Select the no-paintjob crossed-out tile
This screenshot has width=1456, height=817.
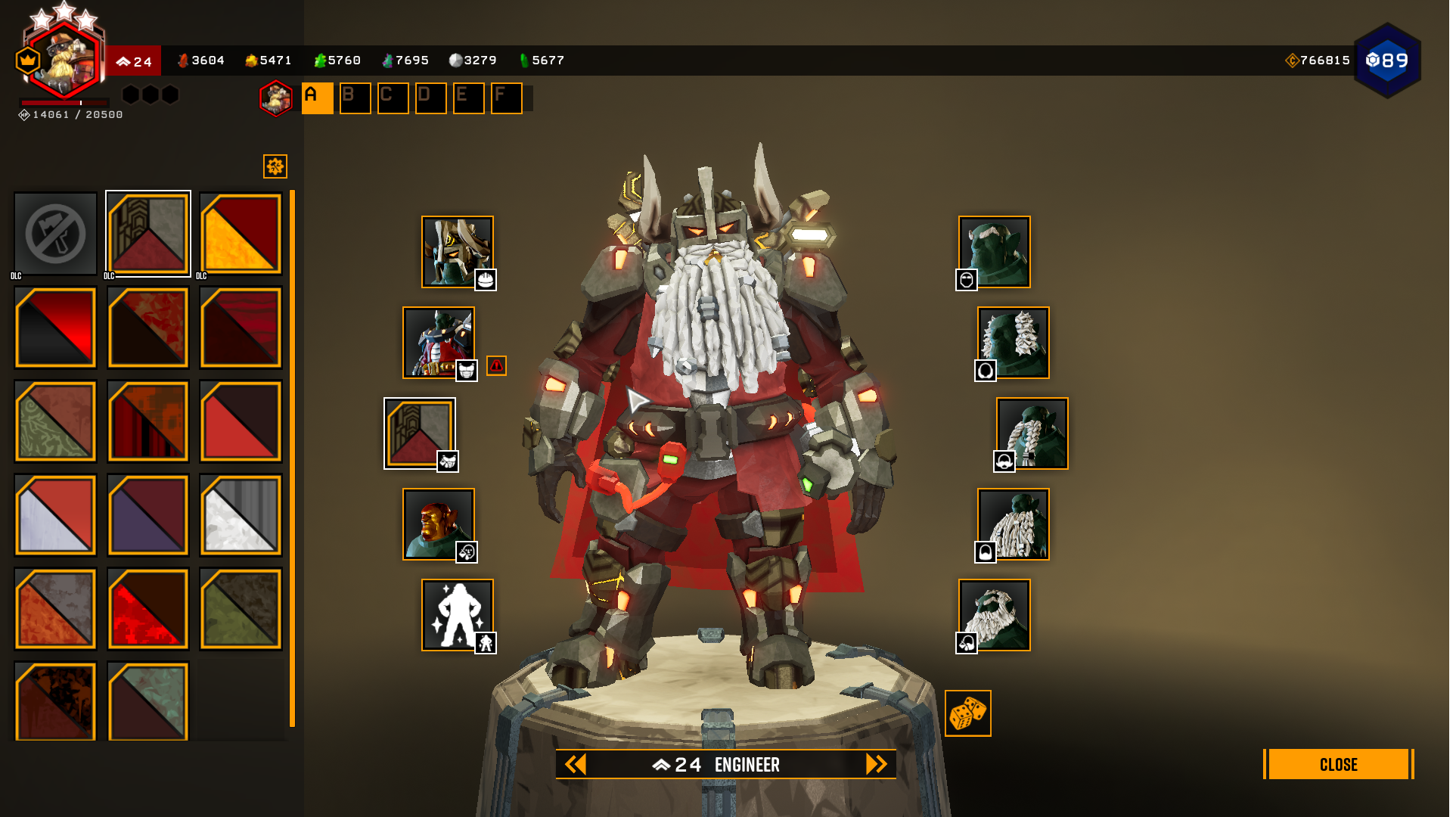pyautogui.click(x=55, y=234)
